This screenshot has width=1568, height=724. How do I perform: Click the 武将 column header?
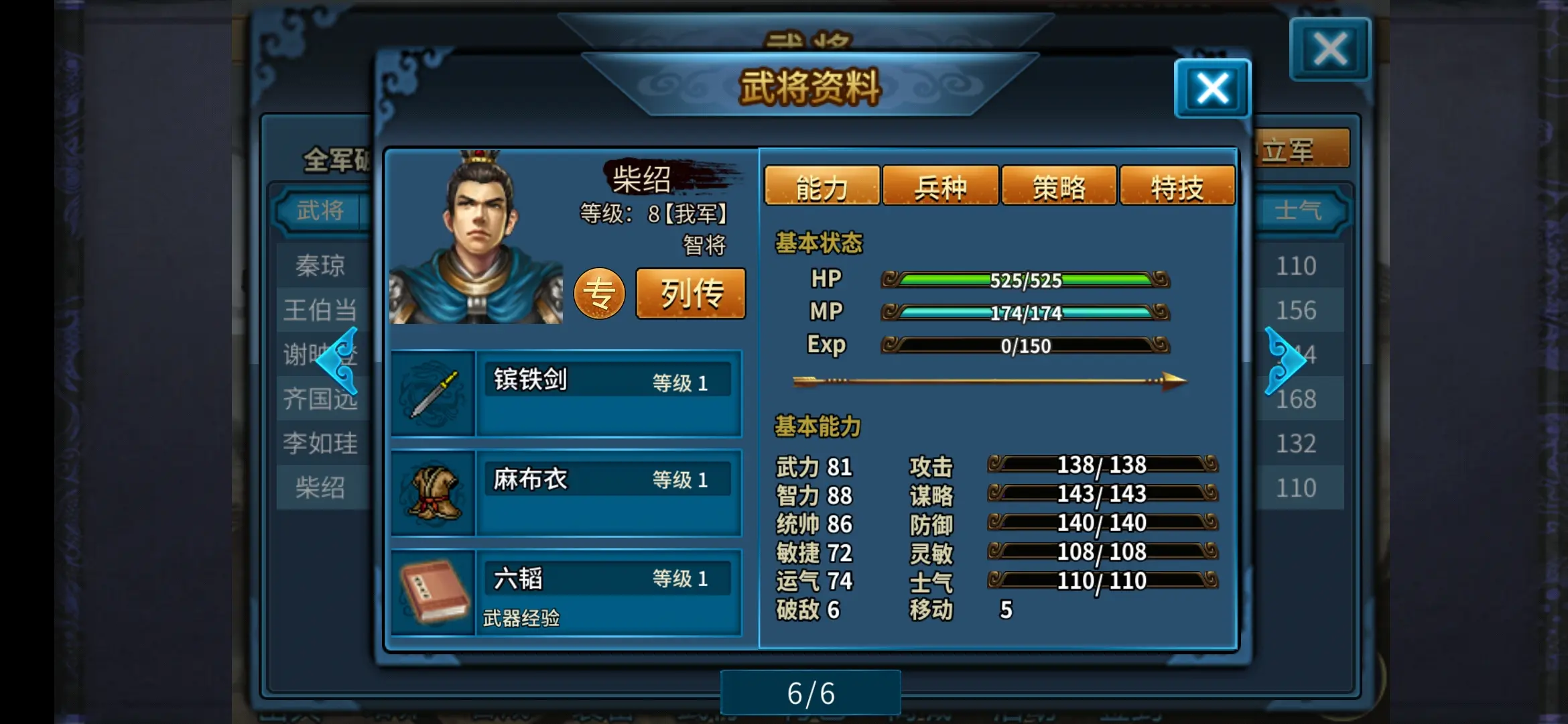click(x=321, y=211)
